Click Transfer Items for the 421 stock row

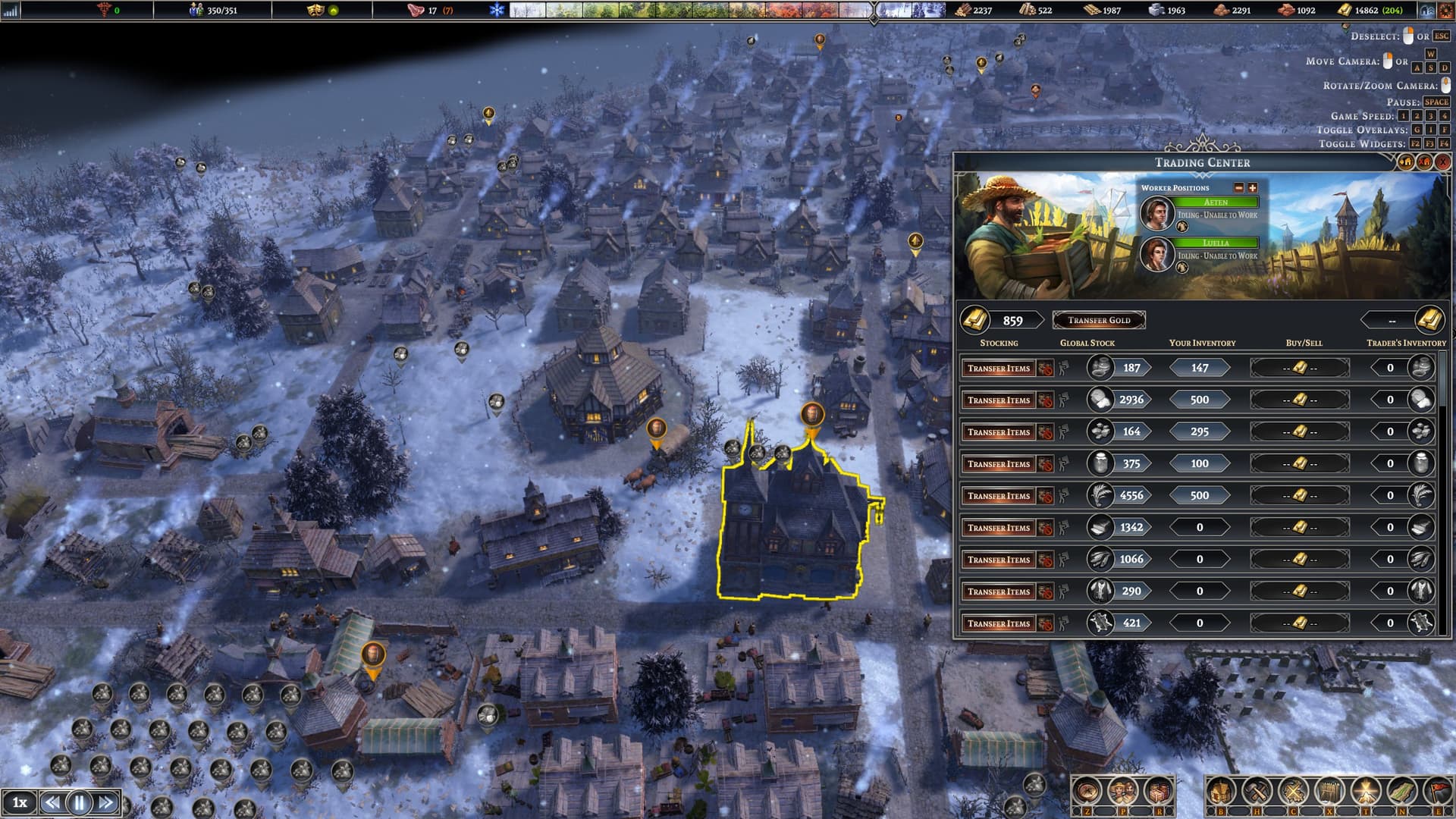[x=999, y=623]
